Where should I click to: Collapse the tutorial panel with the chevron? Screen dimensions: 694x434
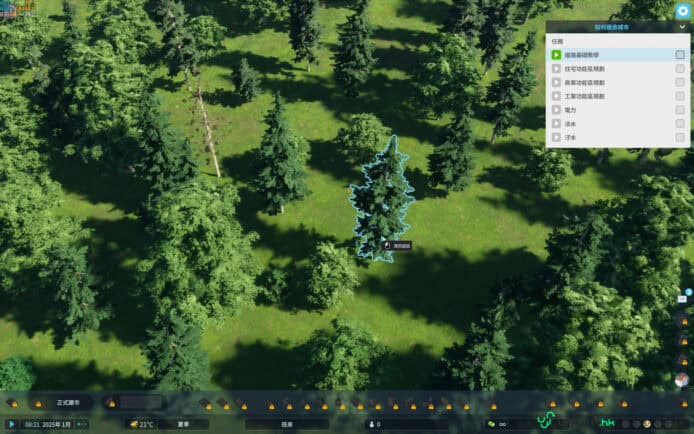(682, 27)
